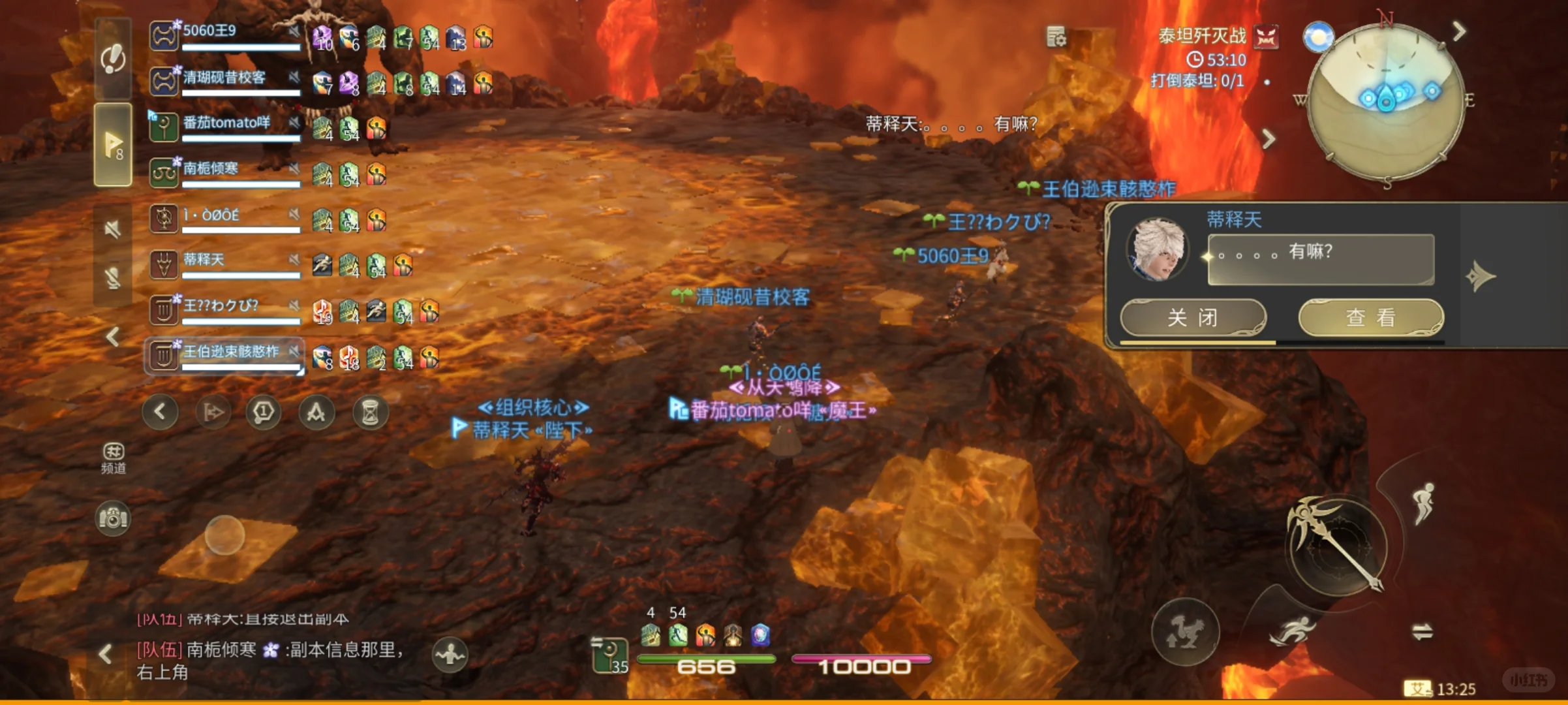Open the camera screenshot mode

click(113, 519)
